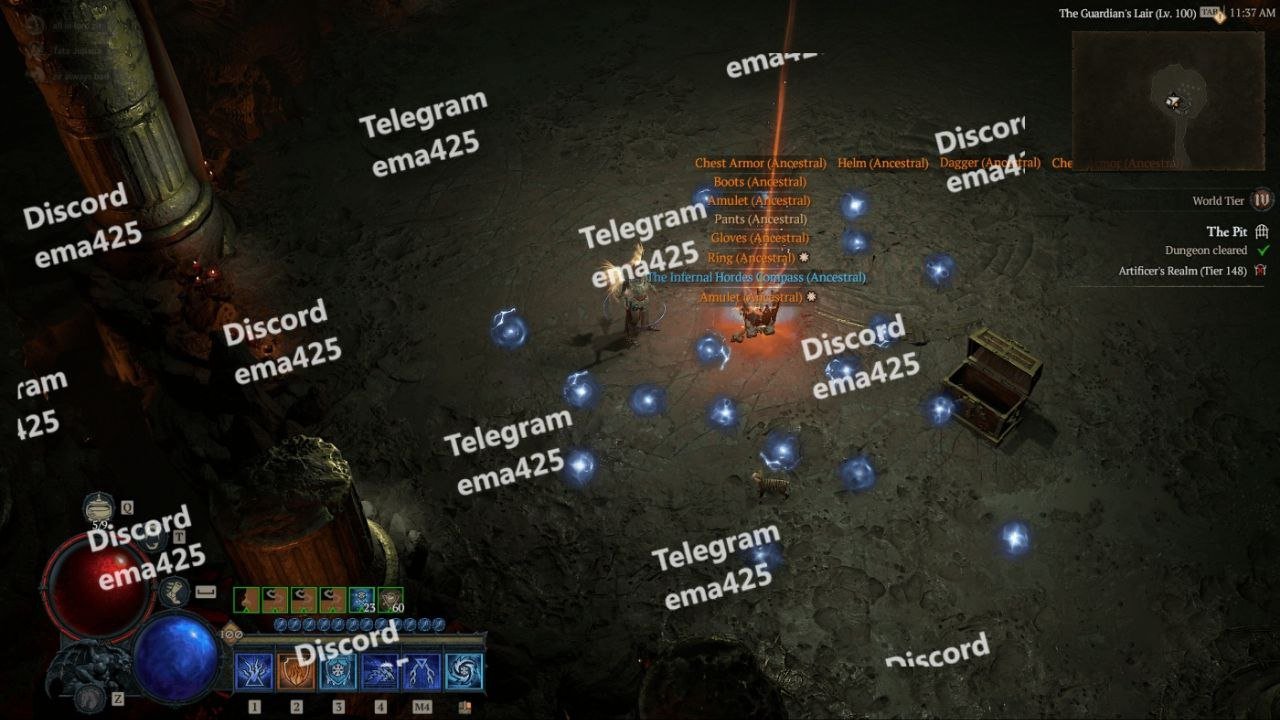Activate the lightning skill in slot 1
Image resolution: width=1280 pixels, height=720 pixels.
pos(254,672)
